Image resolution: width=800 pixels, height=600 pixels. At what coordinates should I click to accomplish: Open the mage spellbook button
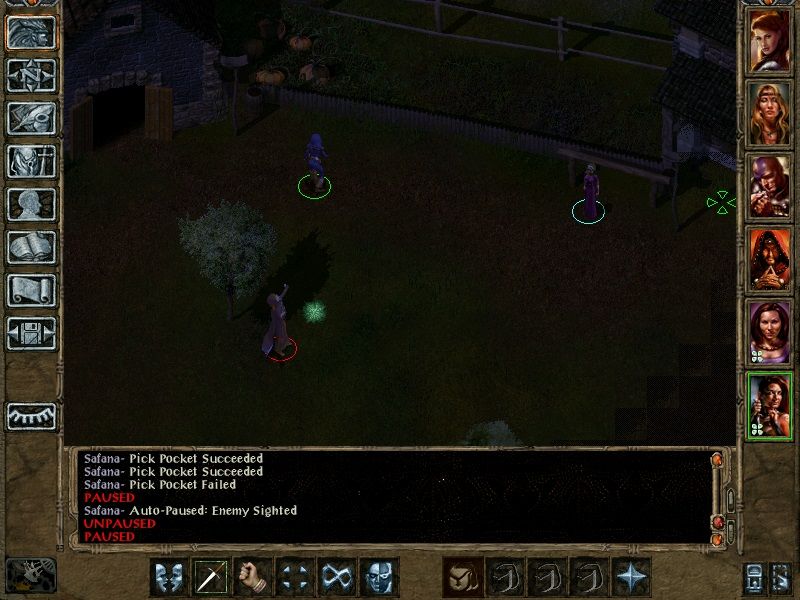[x=32, y=247]
